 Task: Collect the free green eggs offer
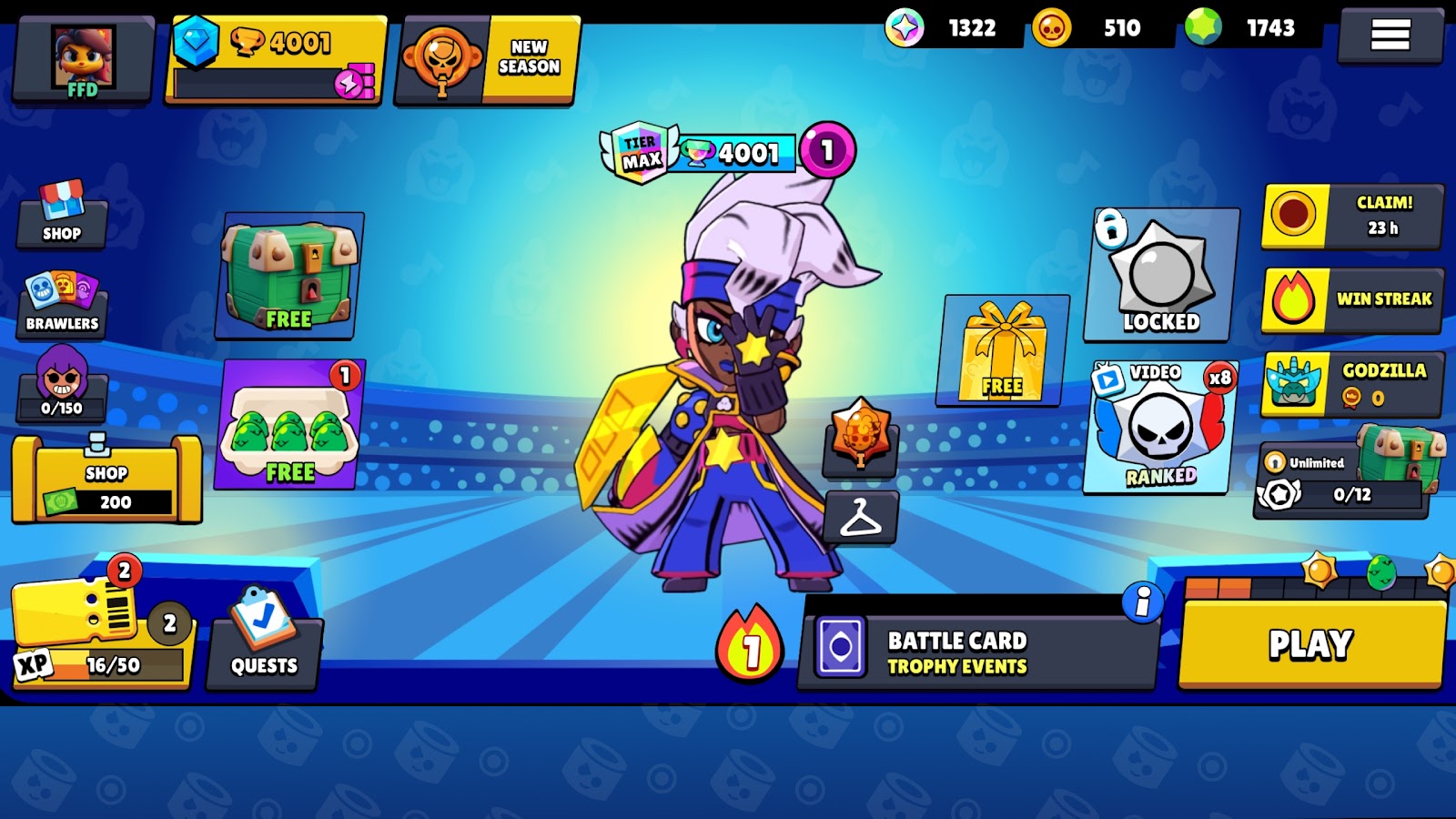(x=289, y=425)
